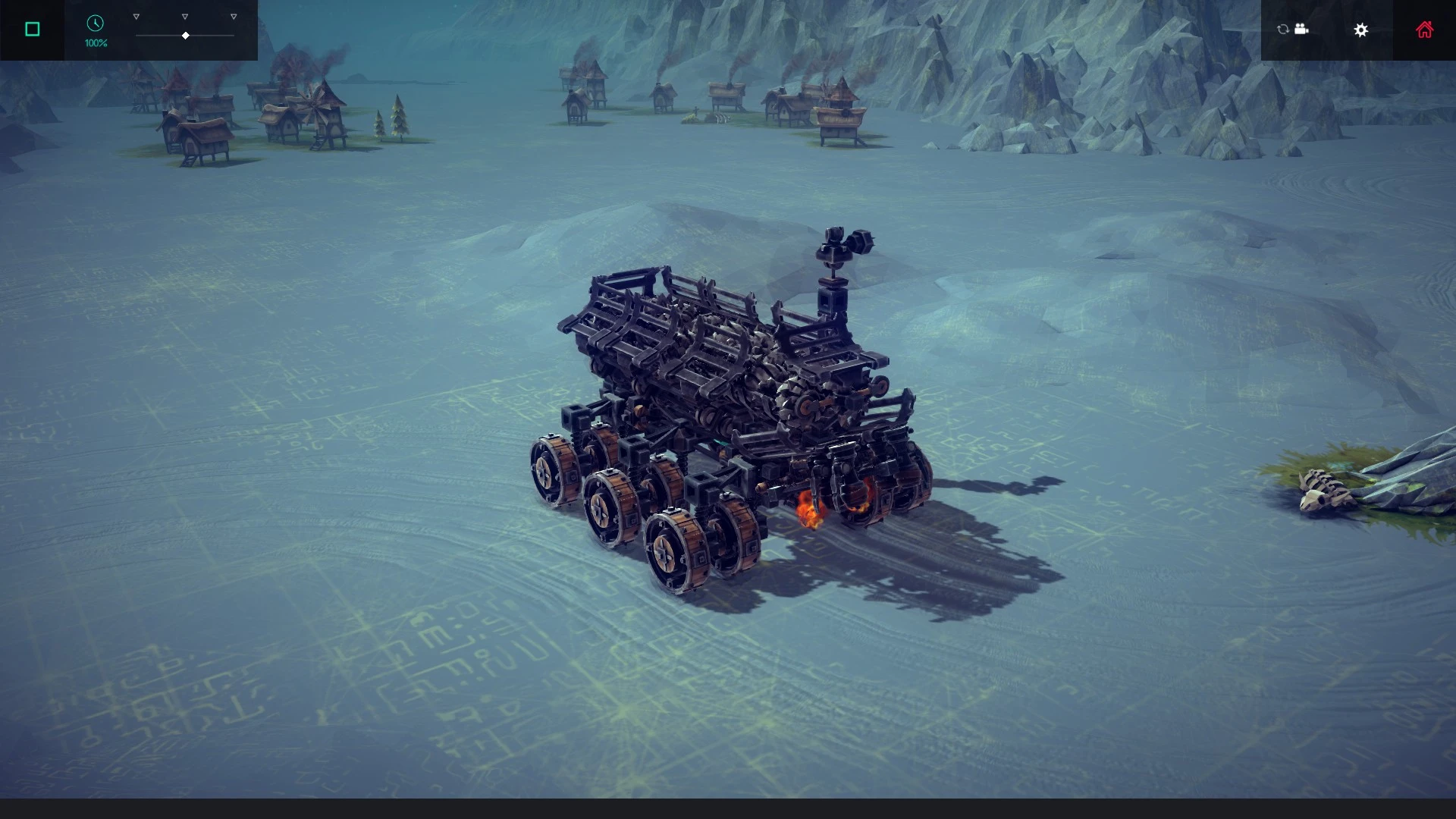Screen dimensions: 1456x819
Task: Click the 100% speed label
Action: point(94,43)
